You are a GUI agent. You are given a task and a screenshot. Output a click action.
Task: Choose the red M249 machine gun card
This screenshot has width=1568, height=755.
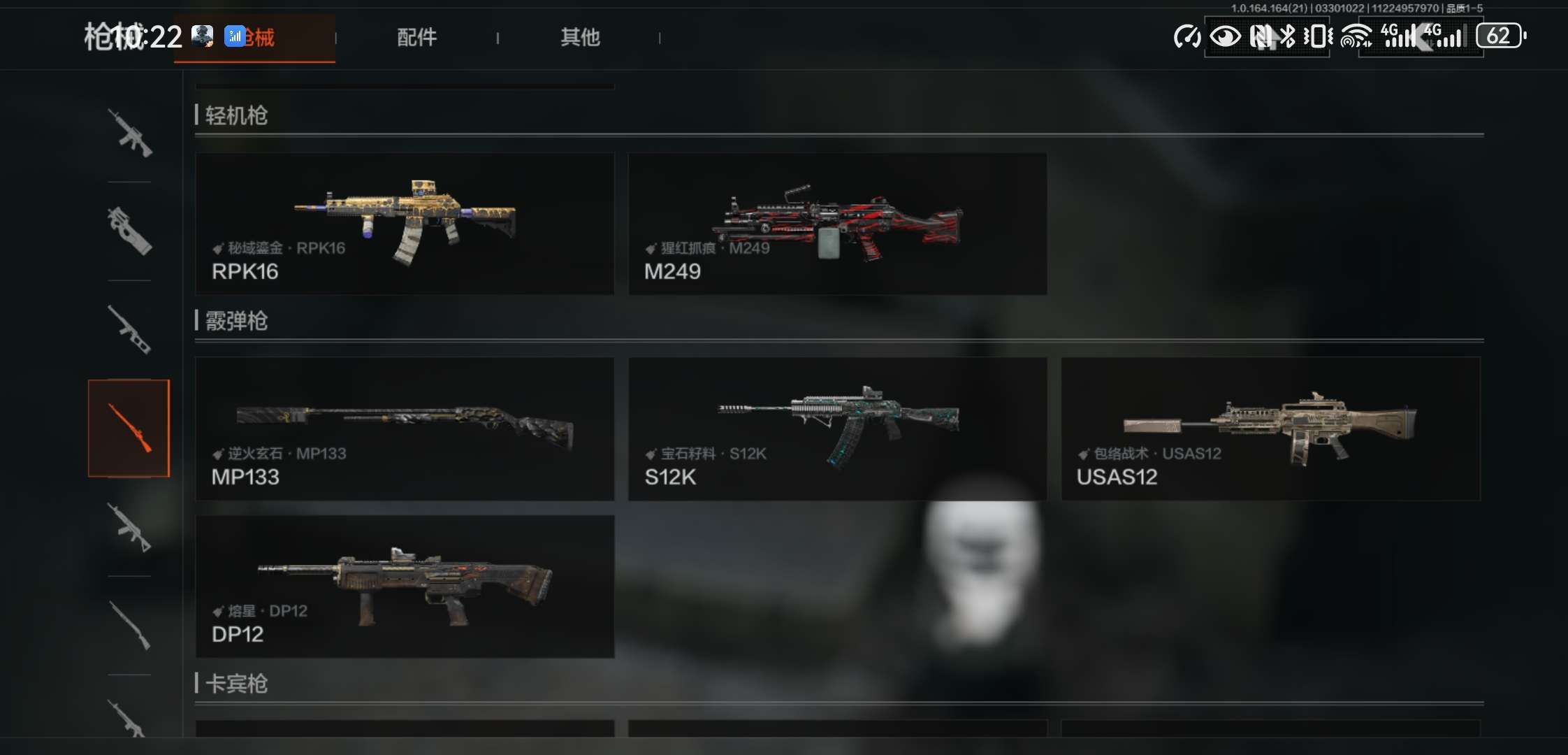[x=837, y=223]
